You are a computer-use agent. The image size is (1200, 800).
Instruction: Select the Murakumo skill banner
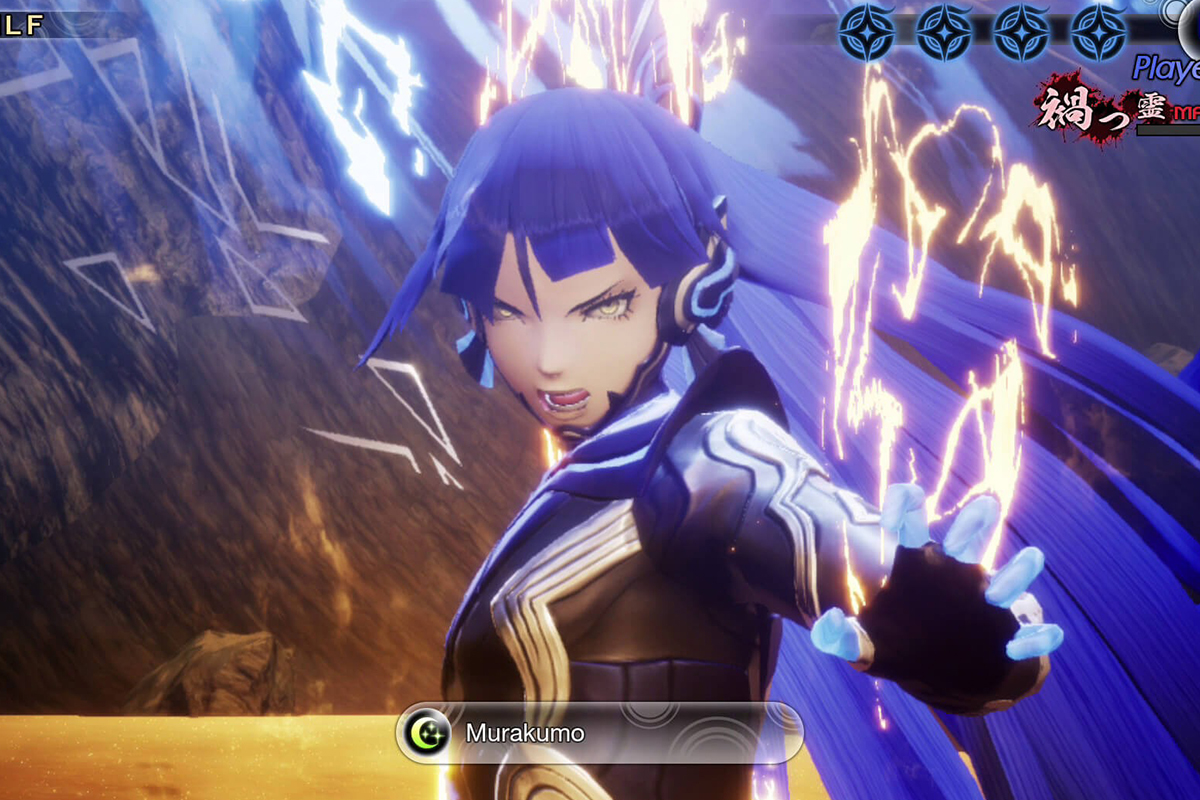click(600, 733)
